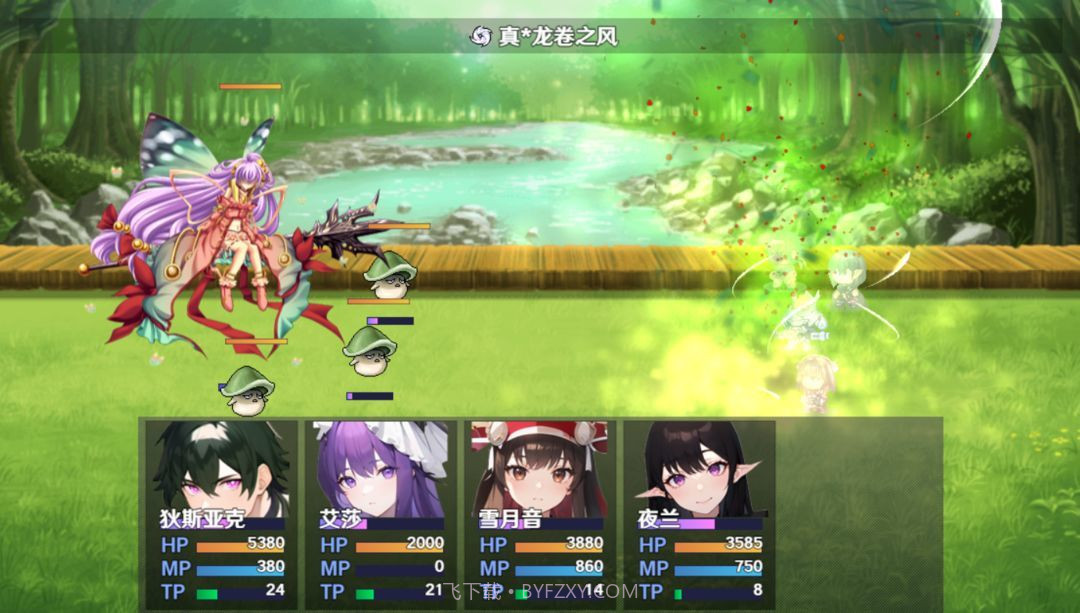The height and width of the screenshot is (613, 1080).
Task: Choose 艾莎's character panel
Action: point(381,512)
